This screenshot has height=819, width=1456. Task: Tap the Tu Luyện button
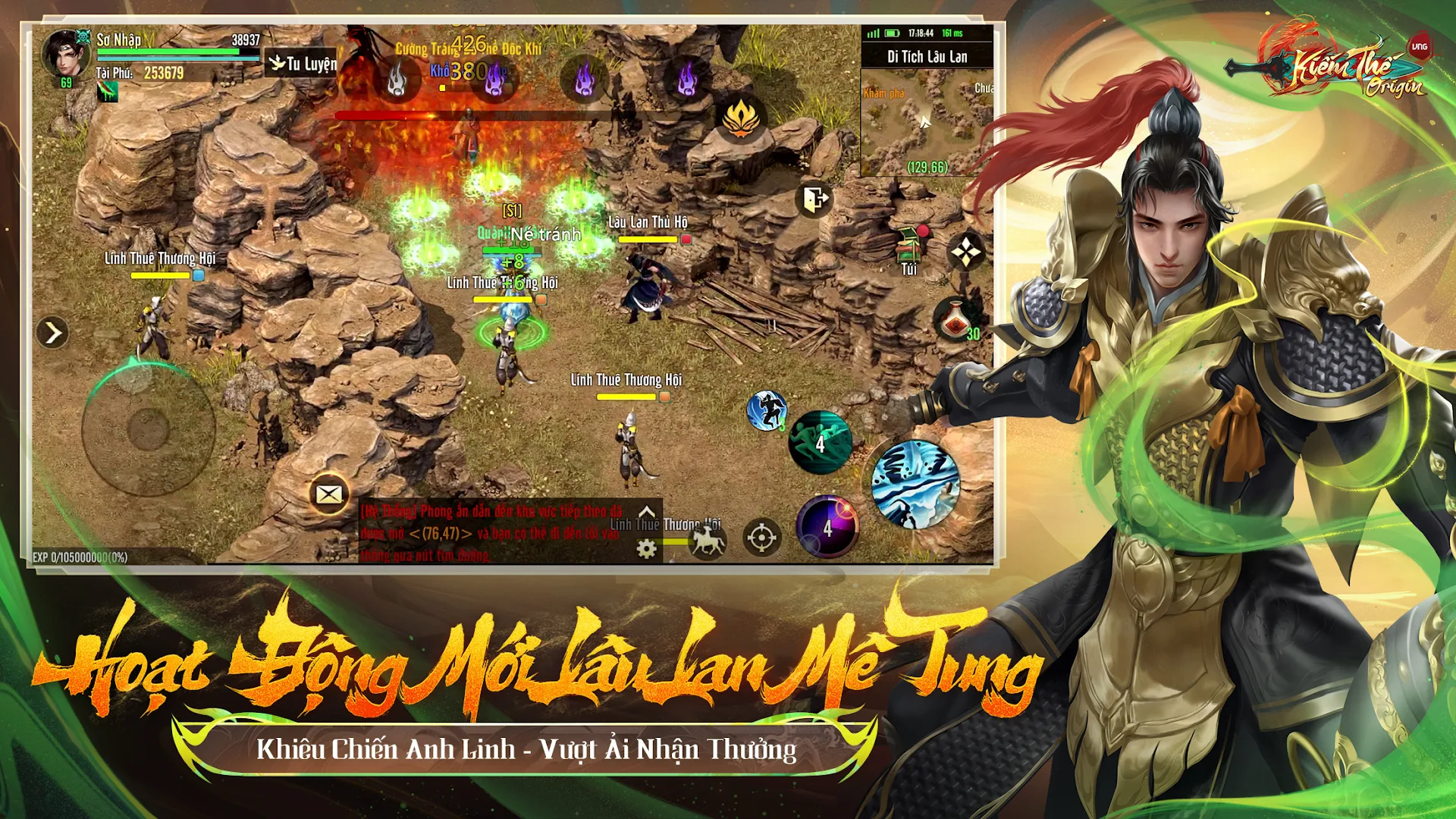(x=302, y=64)
